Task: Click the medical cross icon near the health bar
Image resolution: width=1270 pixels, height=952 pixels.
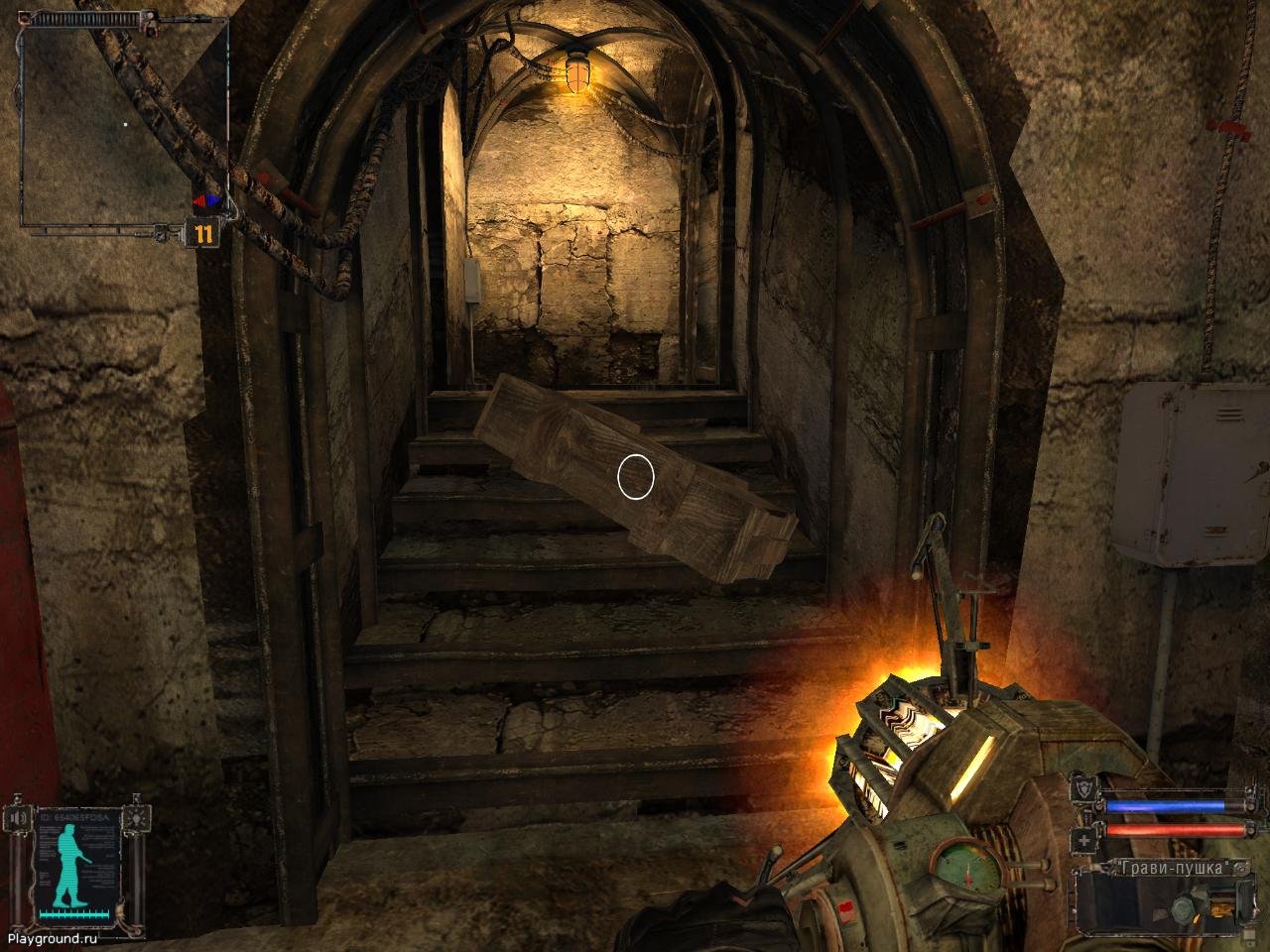Action: pyautogui.click(x=1083, y=839)
